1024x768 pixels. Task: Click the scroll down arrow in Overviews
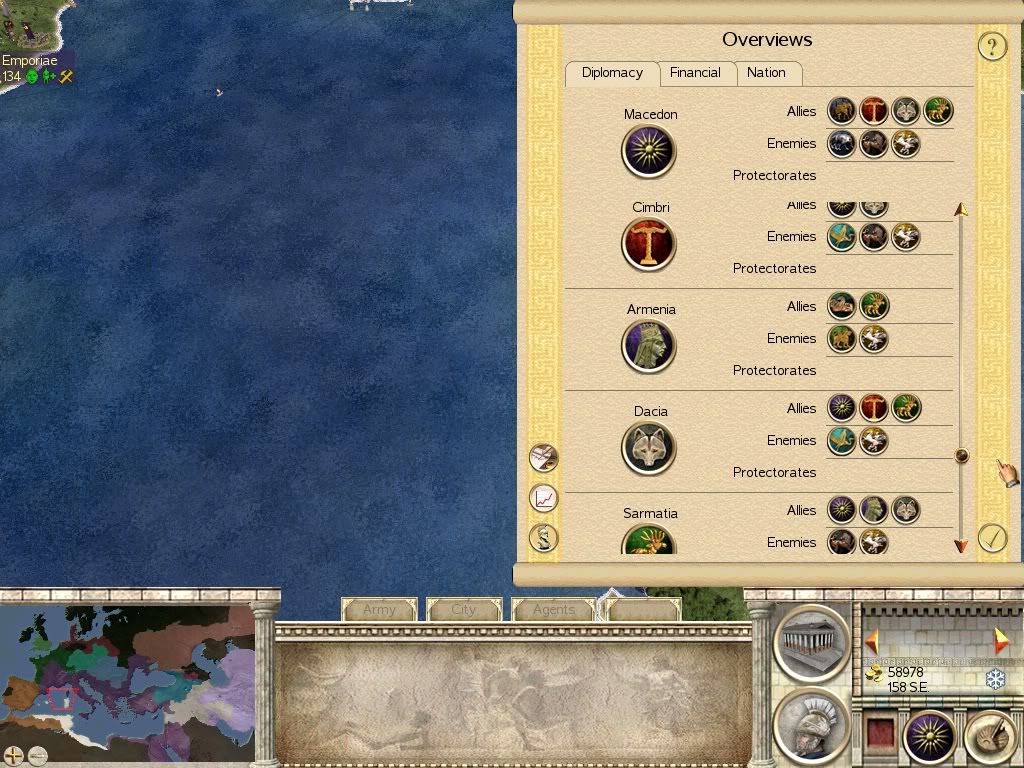click(961, 546)
